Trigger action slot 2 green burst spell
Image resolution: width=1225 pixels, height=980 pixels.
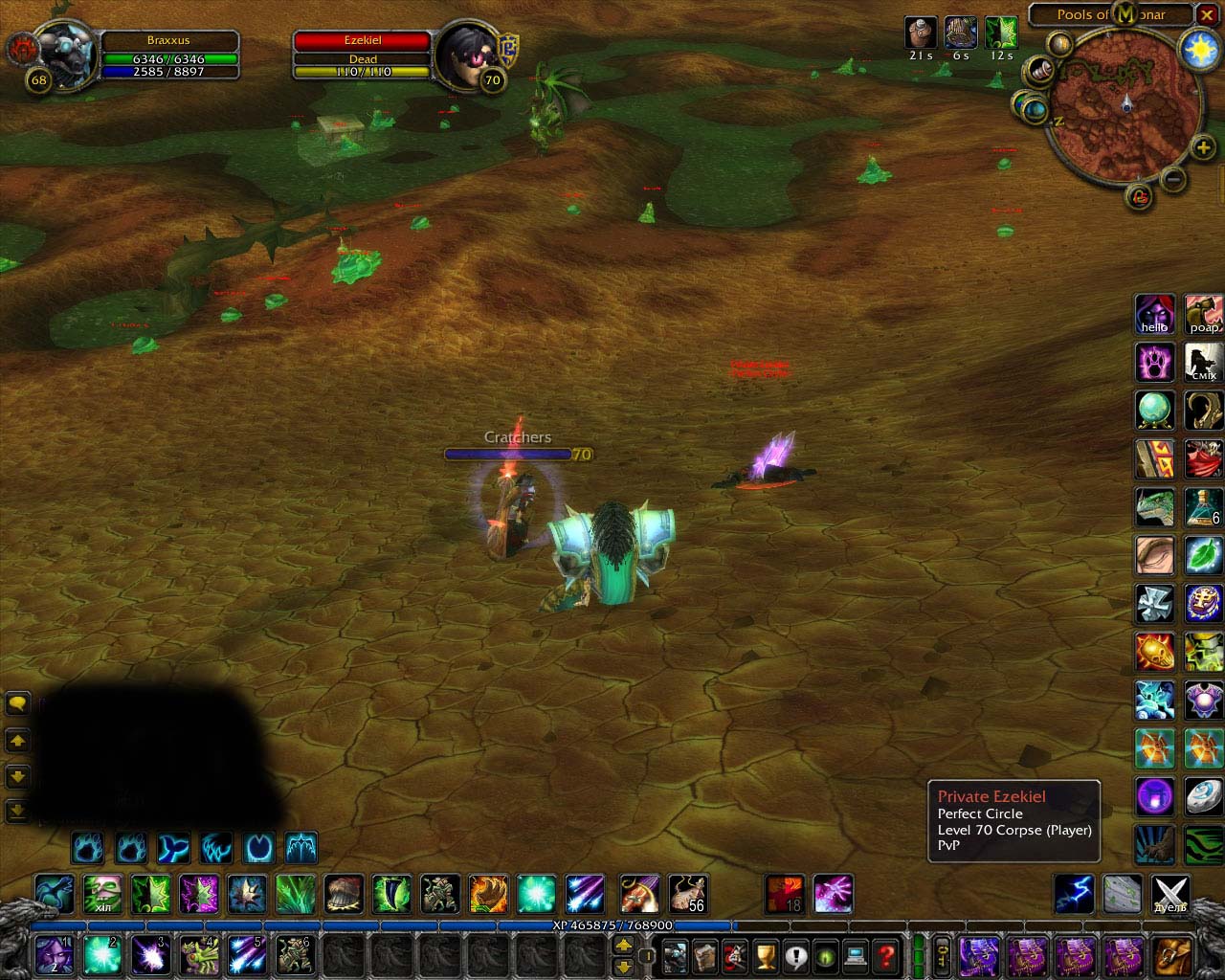click(102, 954)
